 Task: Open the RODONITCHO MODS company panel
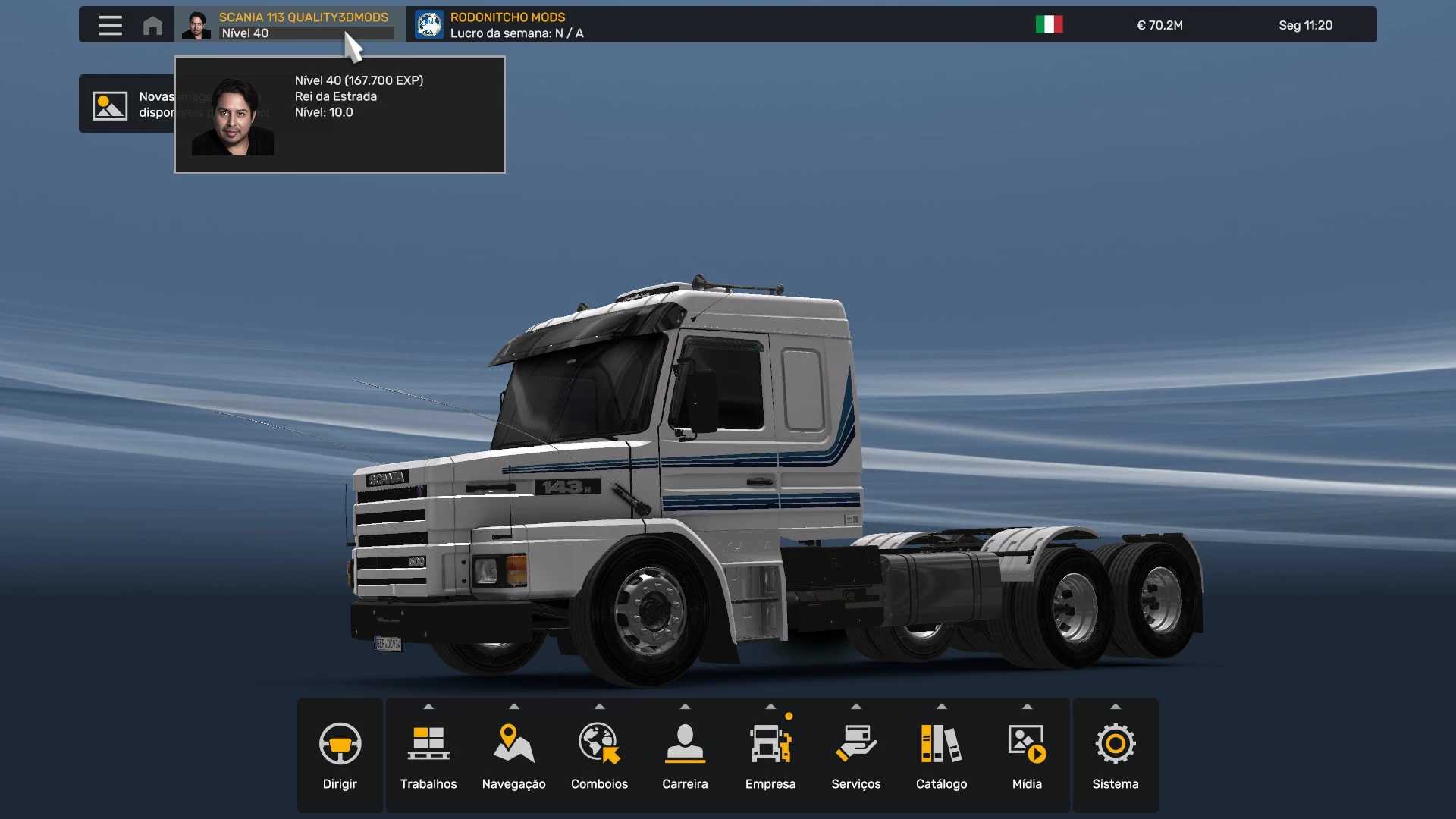pyautogui.click(x=500, y=25)
